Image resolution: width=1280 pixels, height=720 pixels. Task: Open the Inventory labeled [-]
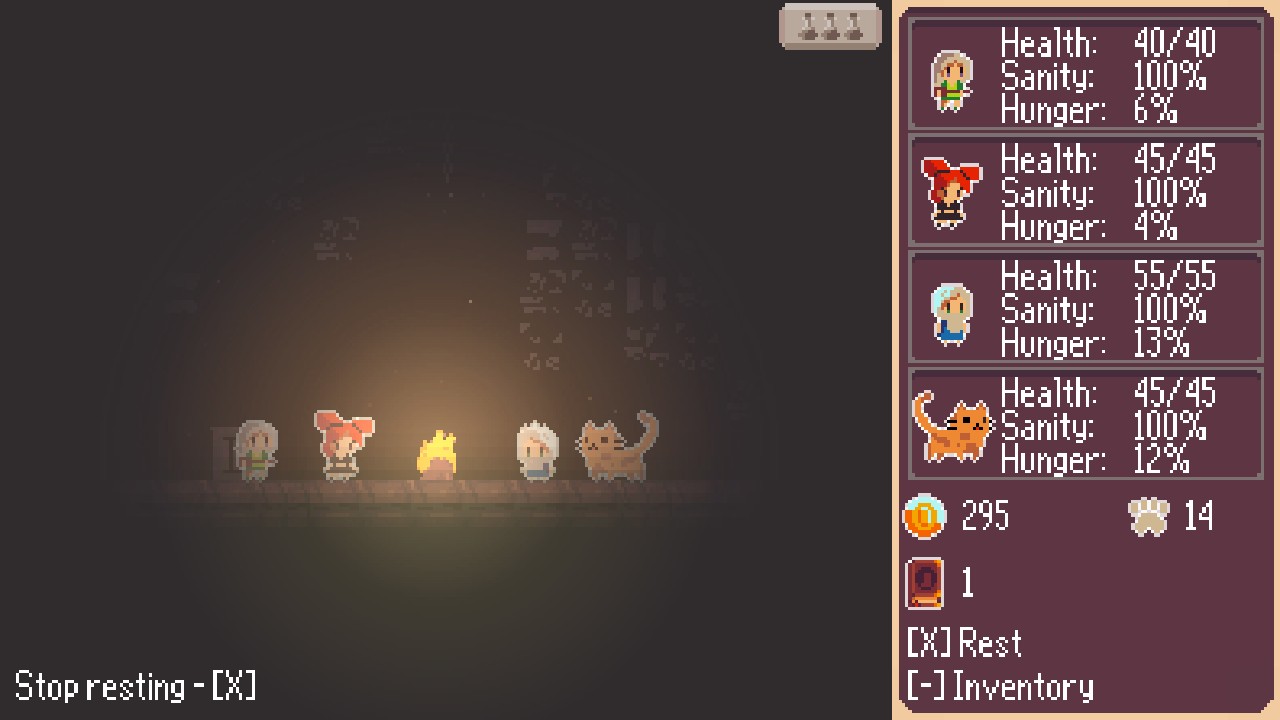[1000, 688]
